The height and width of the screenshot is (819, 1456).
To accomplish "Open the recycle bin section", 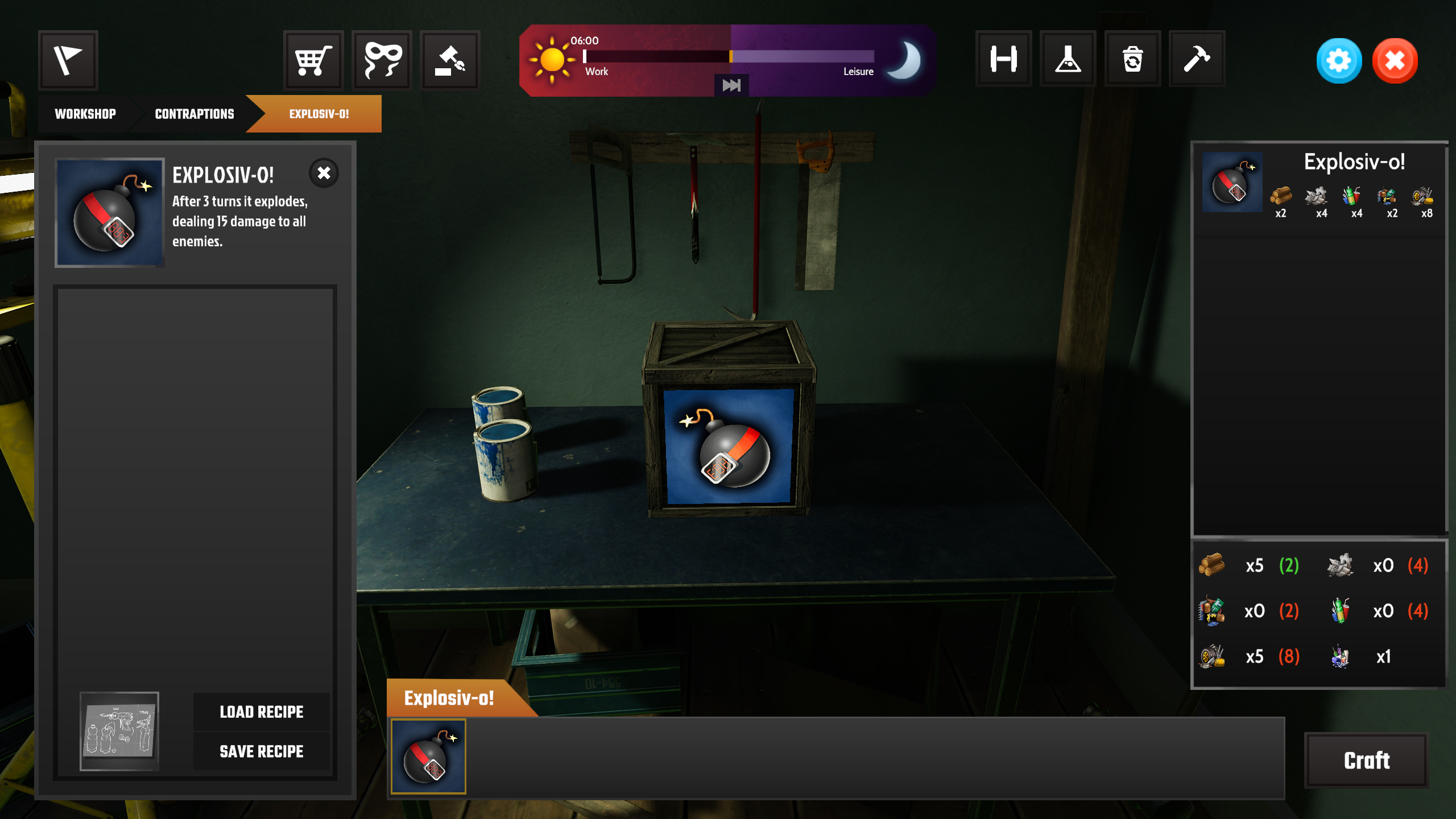I will (1132, 59).
